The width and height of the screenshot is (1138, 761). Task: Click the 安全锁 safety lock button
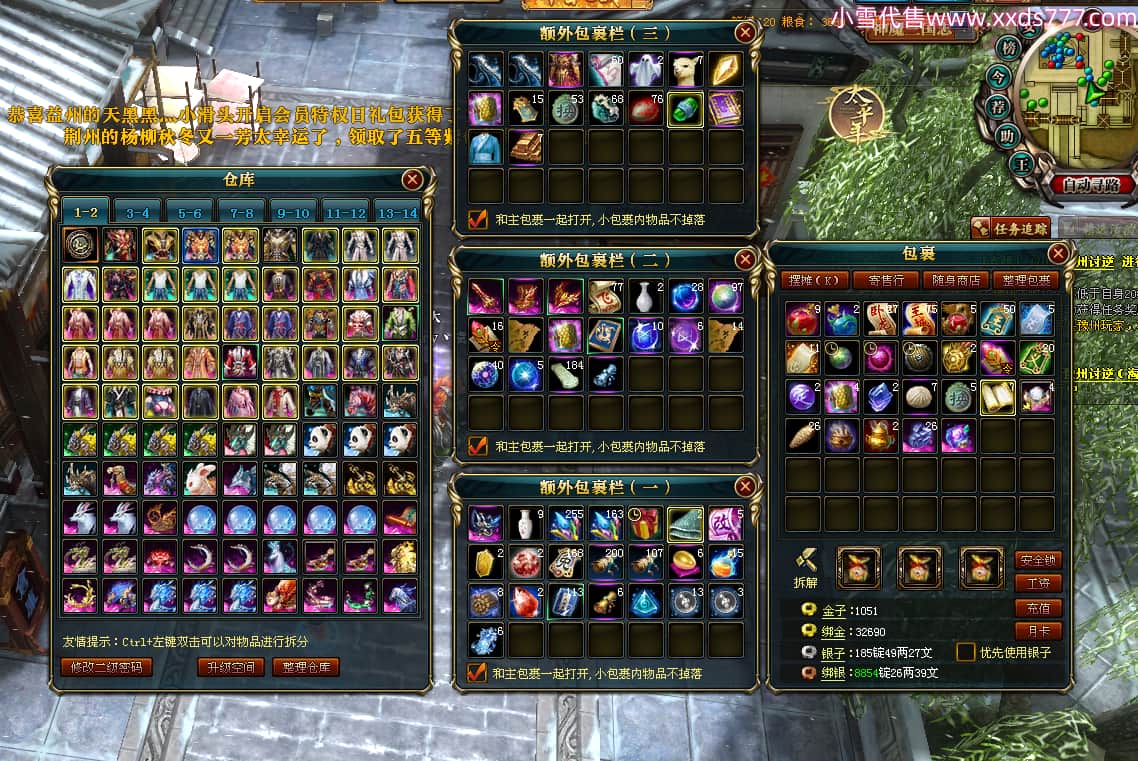point(1038,560)
